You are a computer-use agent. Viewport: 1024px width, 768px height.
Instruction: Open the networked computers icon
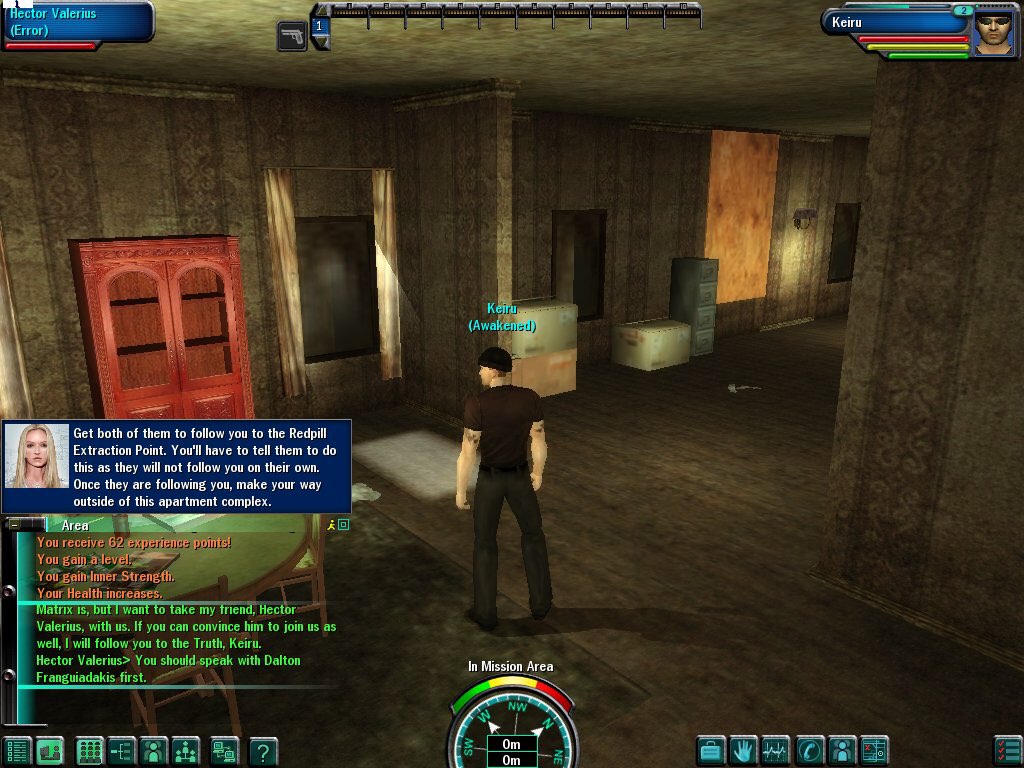tap(224, 751)
